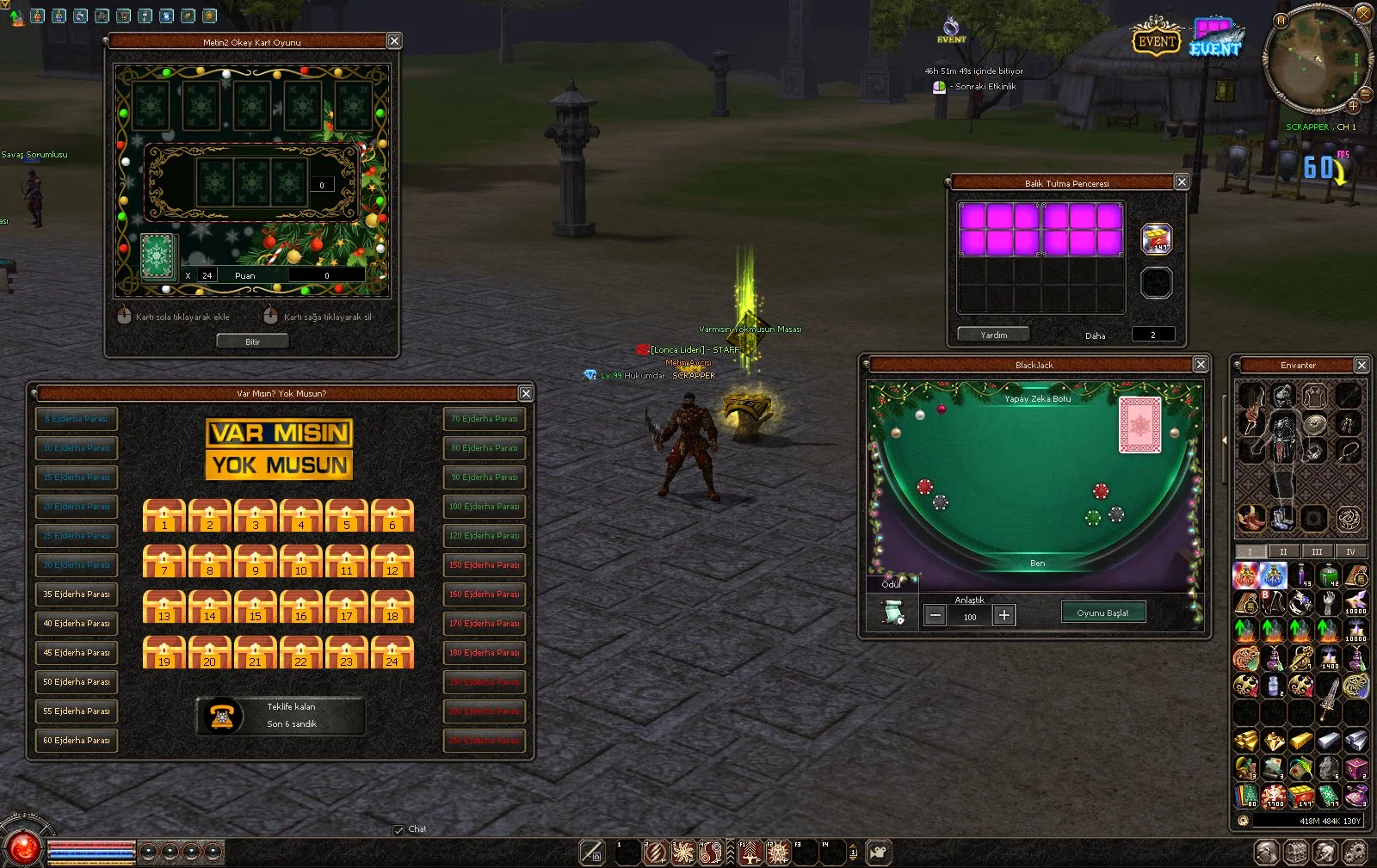
Task: Close the Balık Tutma Penceresi window
Action: 1182,182
